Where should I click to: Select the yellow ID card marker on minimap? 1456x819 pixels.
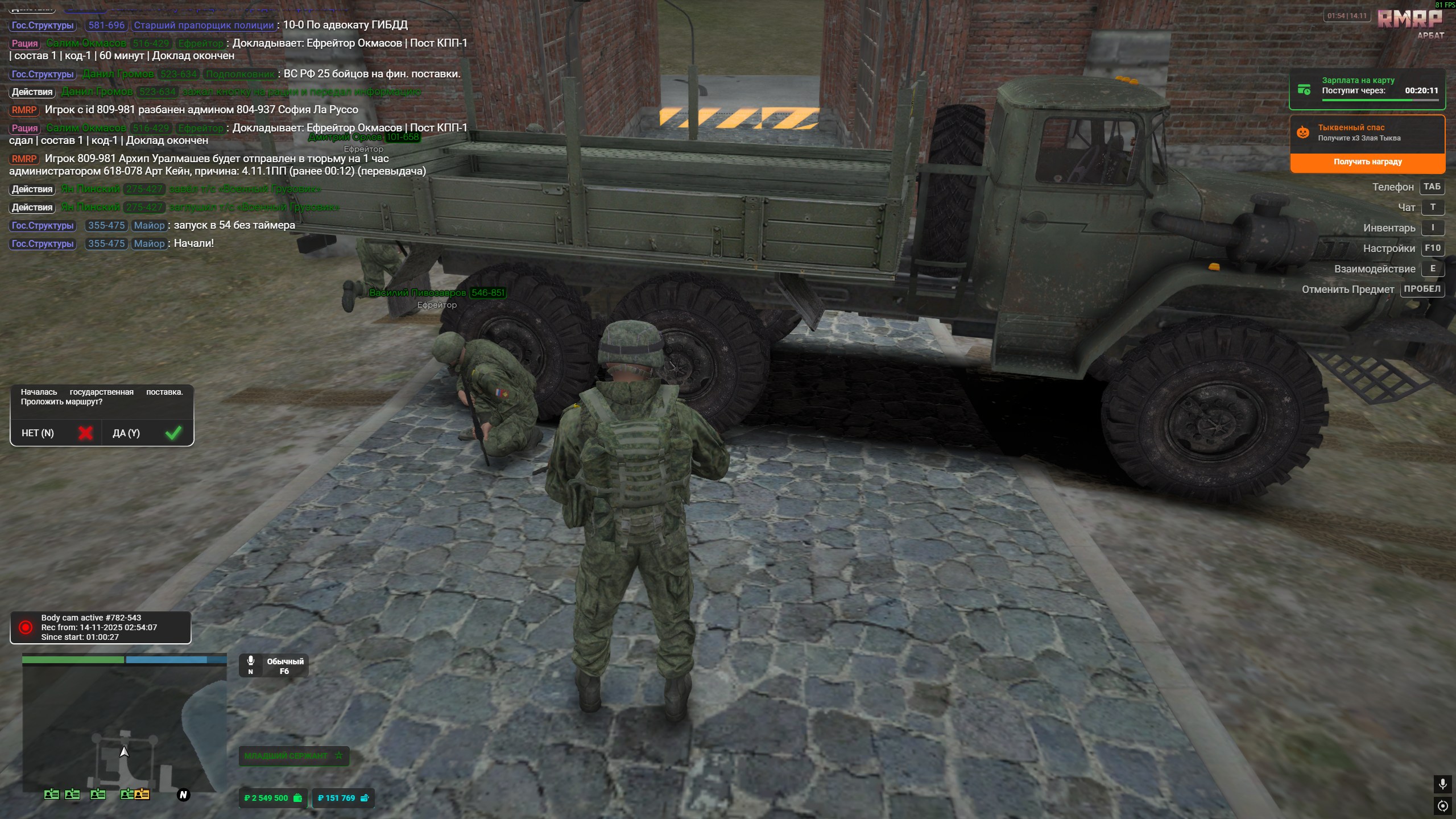(x=142, y=795)
